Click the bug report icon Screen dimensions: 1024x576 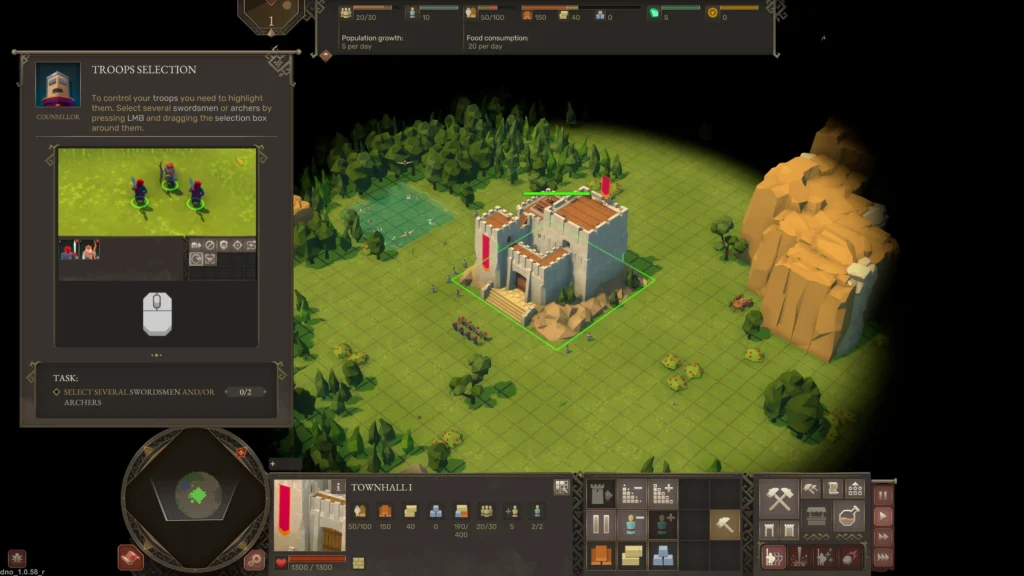tap(17, 558)
